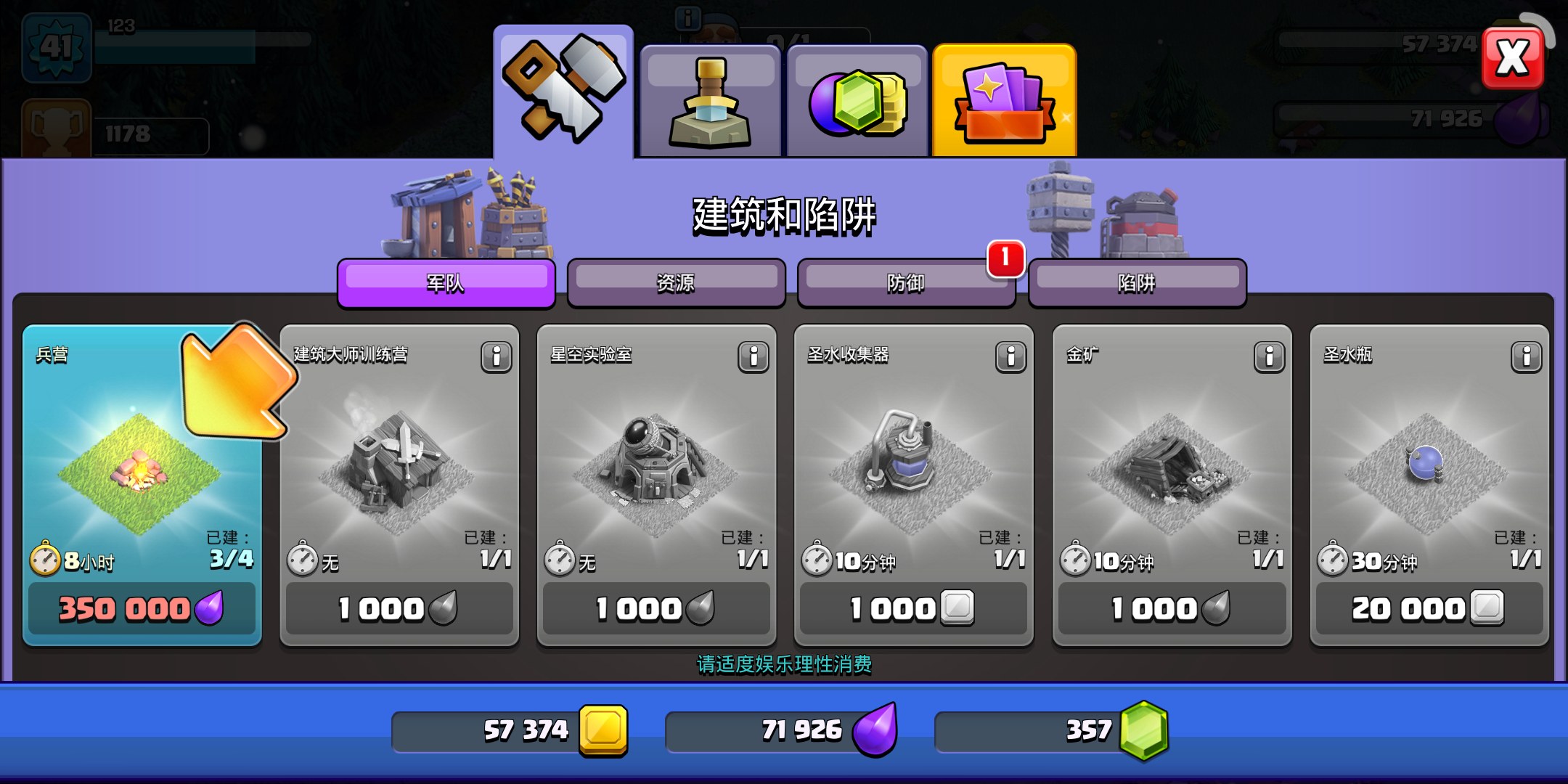Open info for 圣水收集器
Viewport: 1568px width, 784px height.
pyautogui.click(x=1010, y=356)
